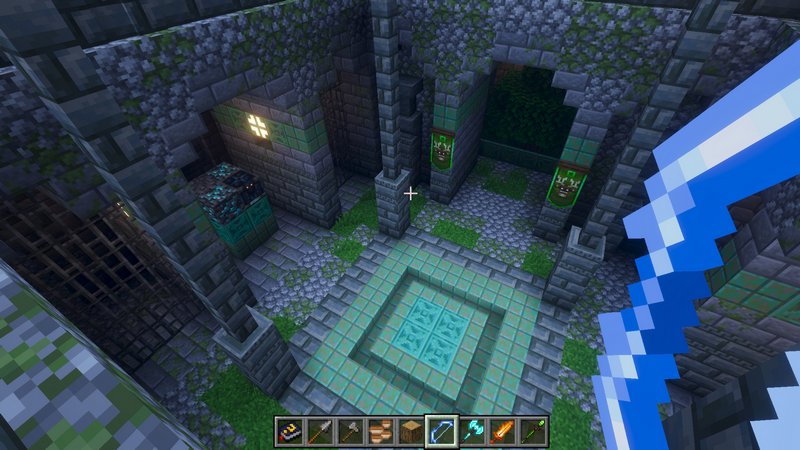This screenshot has width=800, height=450.
Task: Select the grey stone axe slot
Action: point(350,431)
